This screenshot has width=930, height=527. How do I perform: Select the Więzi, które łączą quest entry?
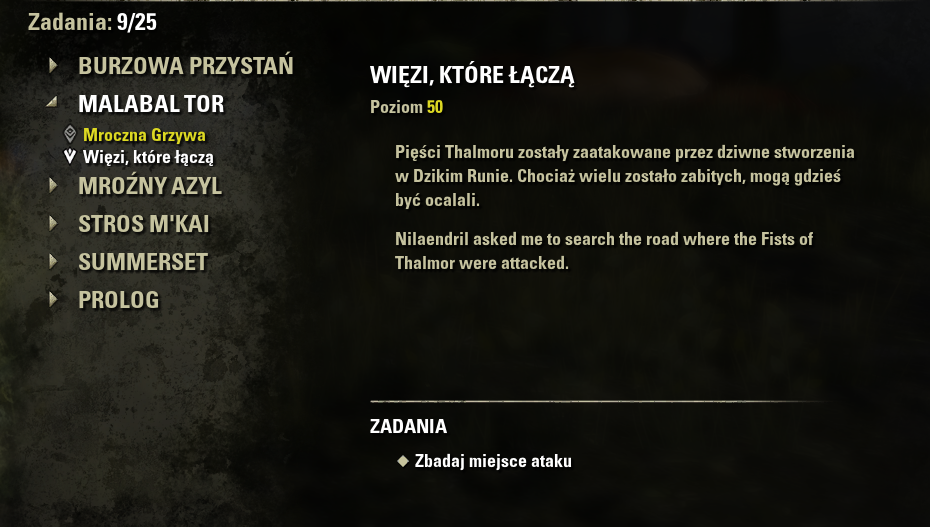[x=148, y=156]
